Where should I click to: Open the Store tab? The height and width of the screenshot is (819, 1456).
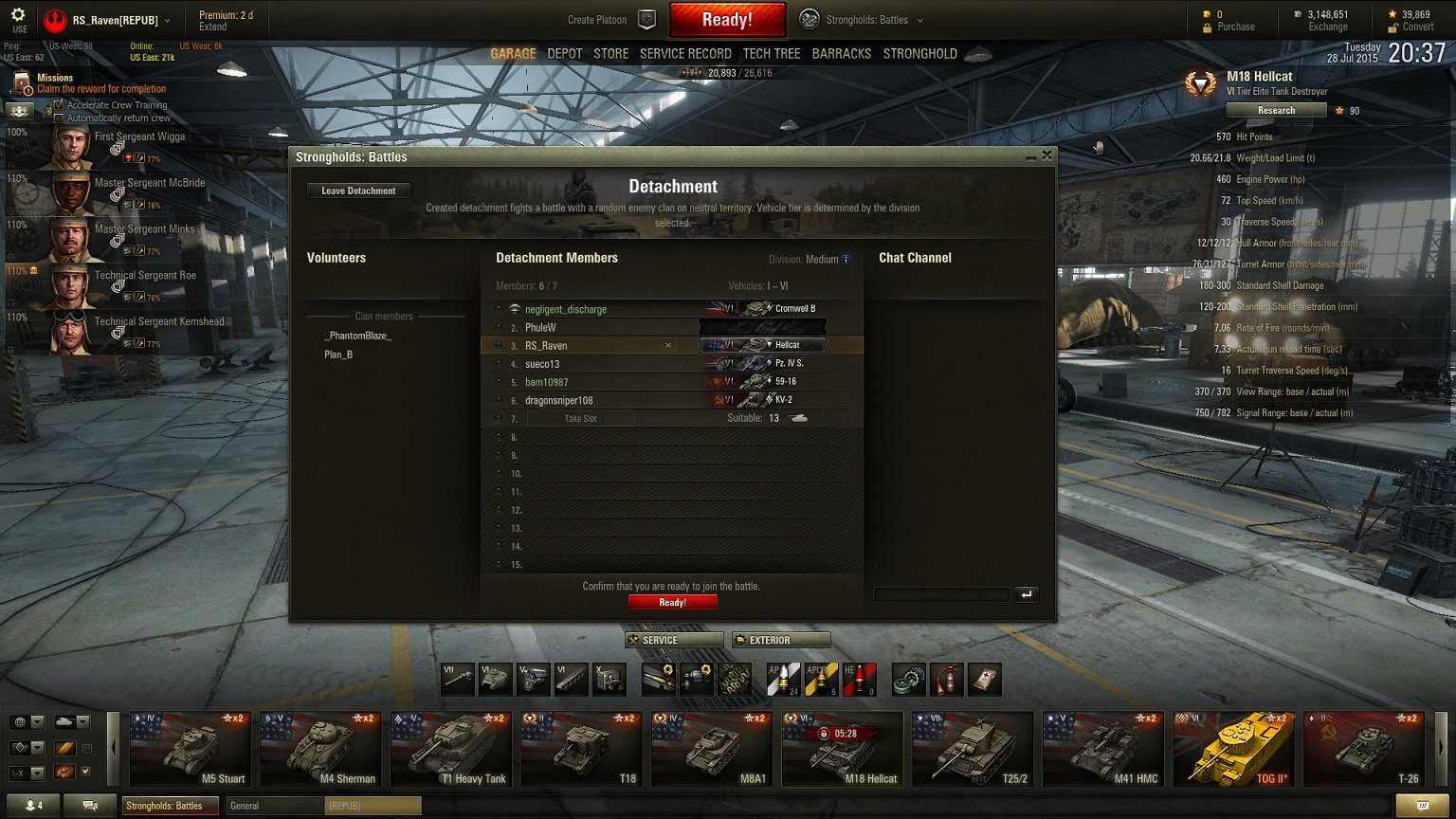coord(610,54)
